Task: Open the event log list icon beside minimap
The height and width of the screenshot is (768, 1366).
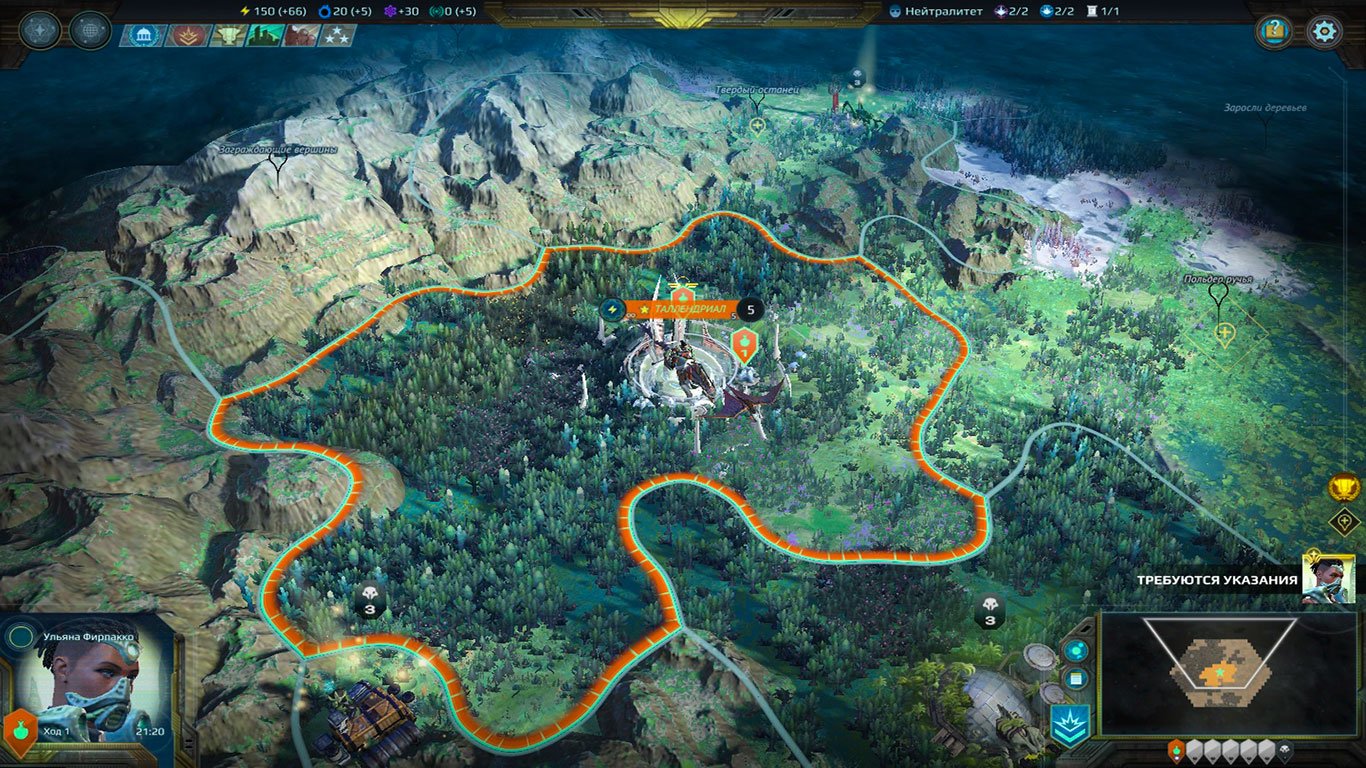Action: (1074, 677)
